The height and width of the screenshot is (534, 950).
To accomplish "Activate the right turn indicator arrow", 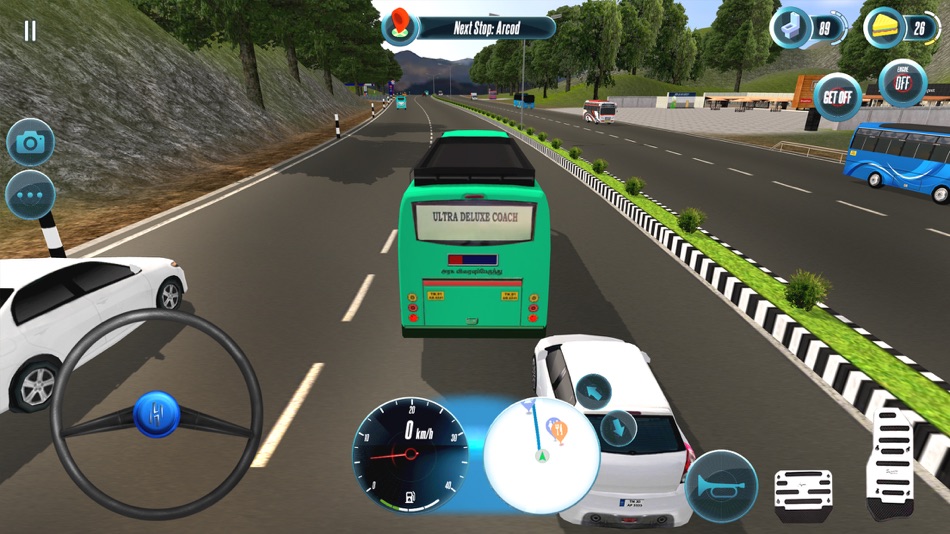I will point(619,428).
